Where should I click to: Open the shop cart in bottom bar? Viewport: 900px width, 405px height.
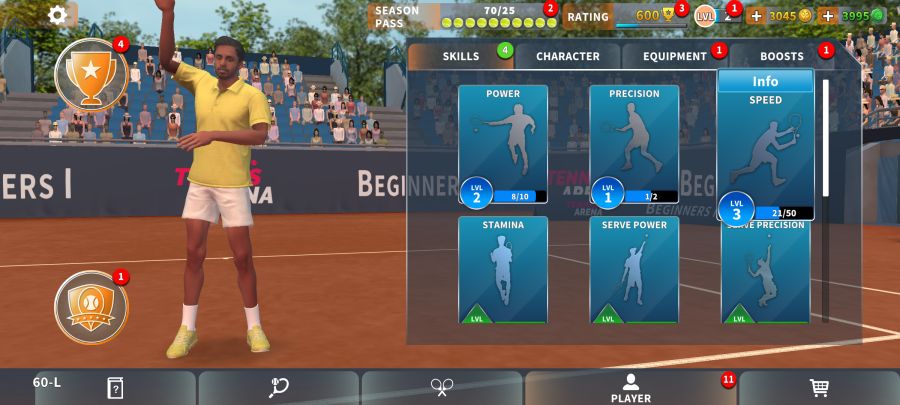819,388
